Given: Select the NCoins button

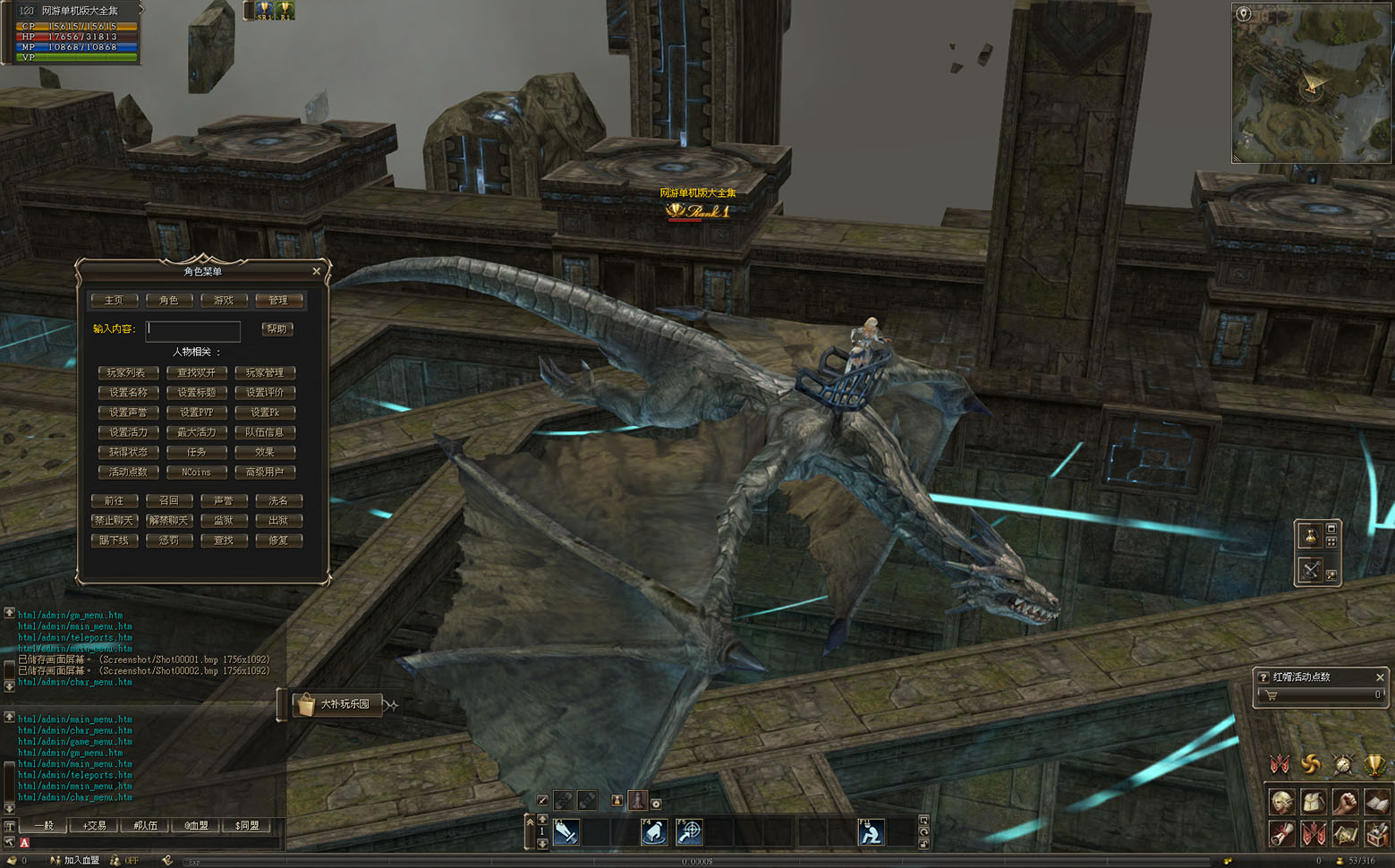Looking at the screenshot, I should coord(196,472).
